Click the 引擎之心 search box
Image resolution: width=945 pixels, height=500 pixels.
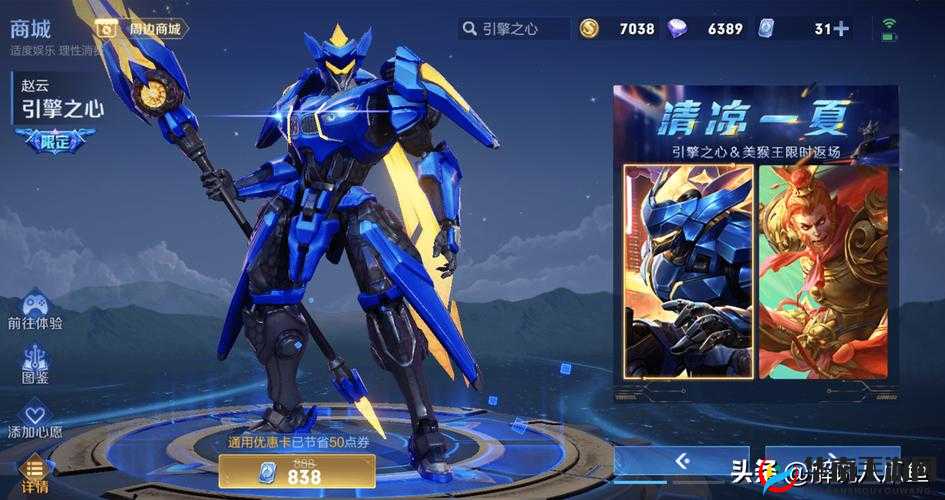coord(513,29)
